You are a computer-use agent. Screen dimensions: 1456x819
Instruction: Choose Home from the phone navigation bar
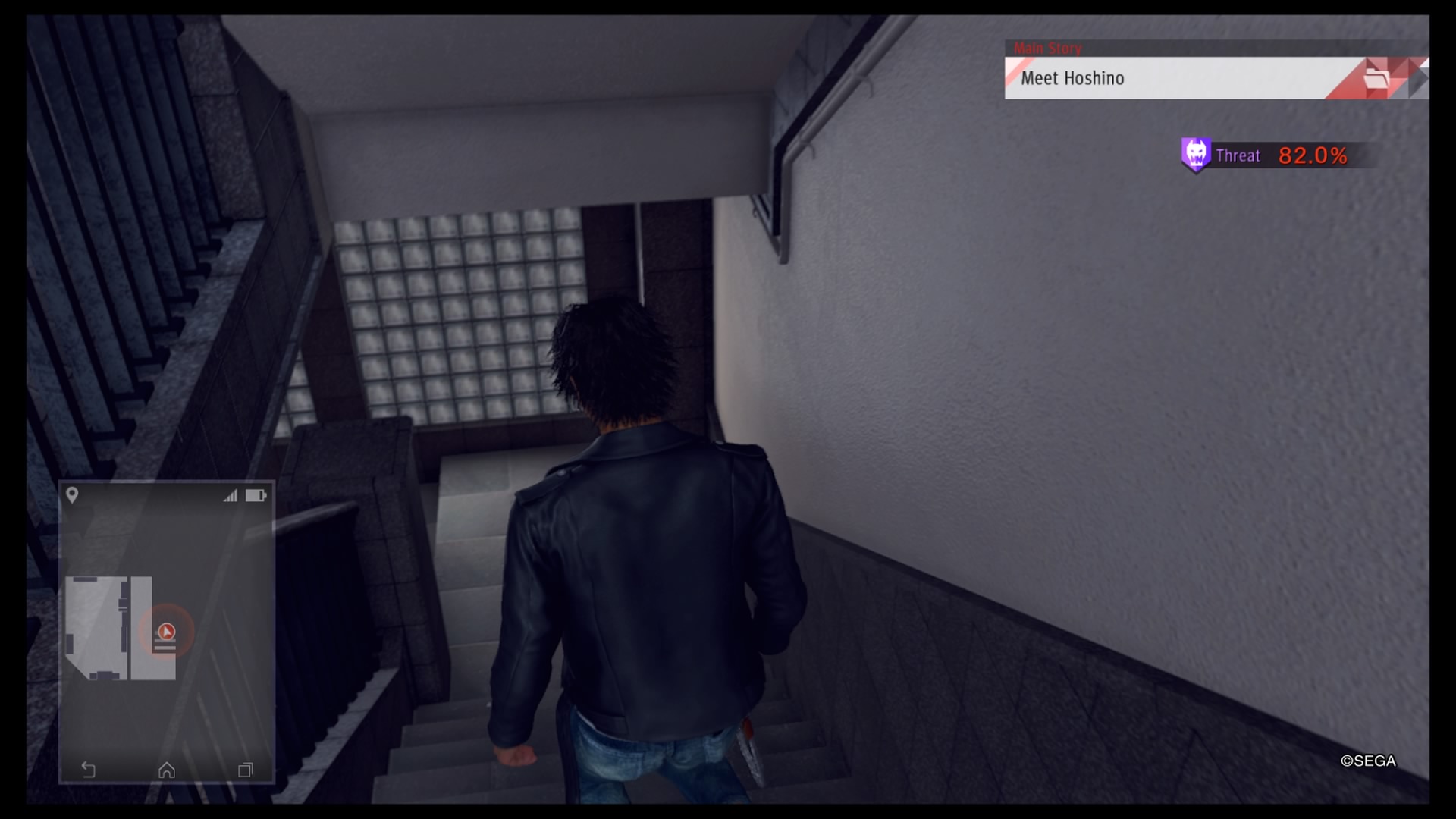166,770
